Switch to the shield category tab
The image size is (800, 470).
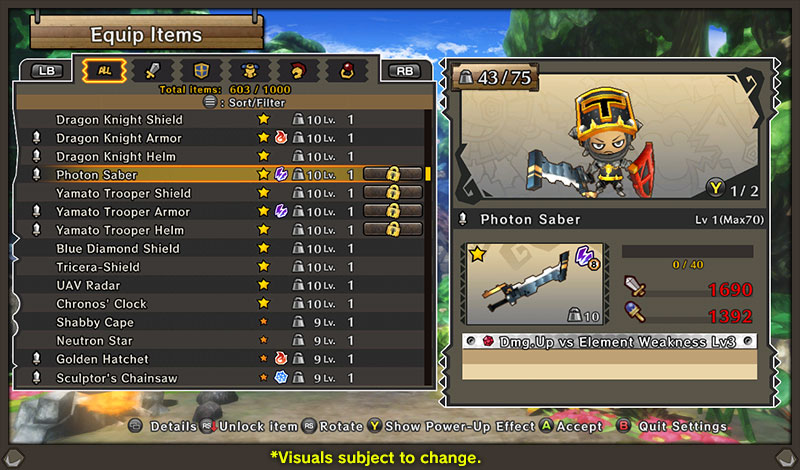coord(200,70)
